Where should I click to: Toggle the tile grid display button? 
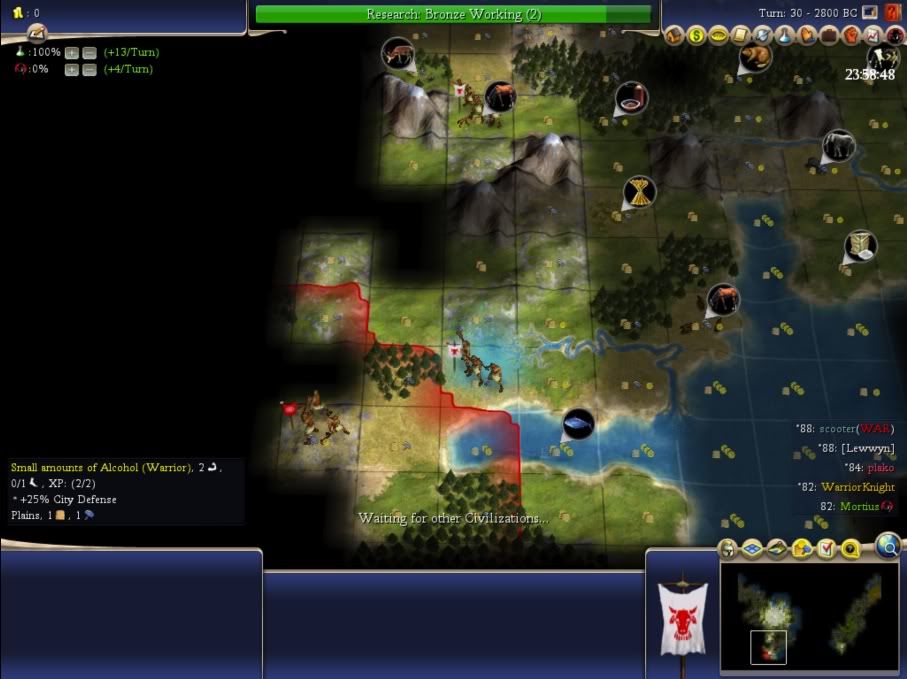[x=752, y=549]
